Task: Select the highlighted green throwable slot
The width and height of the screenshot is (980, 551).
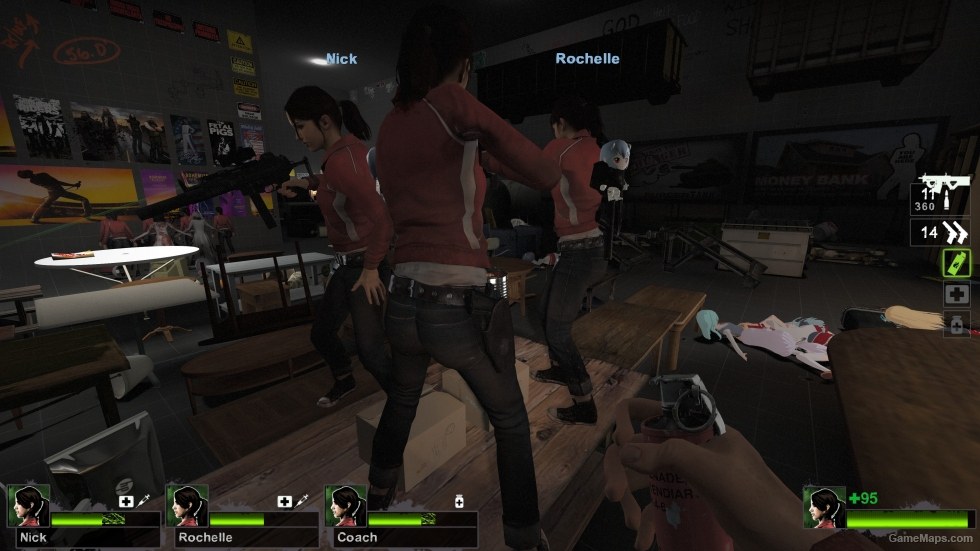Action: [x=956, y=263]
